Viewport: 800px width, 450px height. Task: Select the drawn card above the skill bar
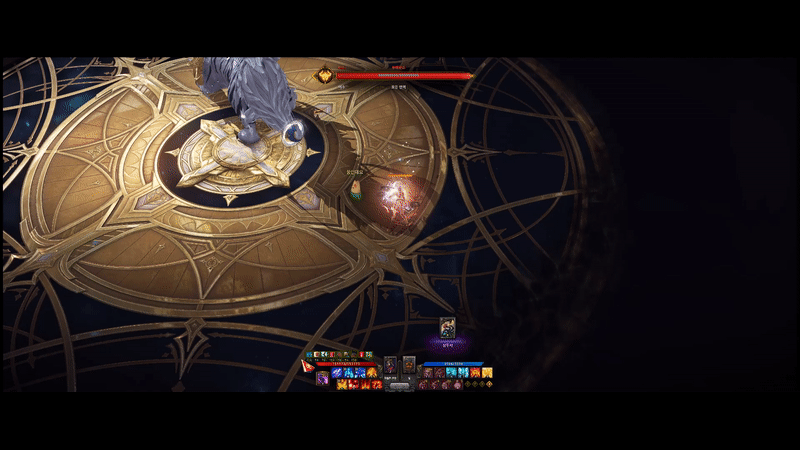(x=447, y=327)
